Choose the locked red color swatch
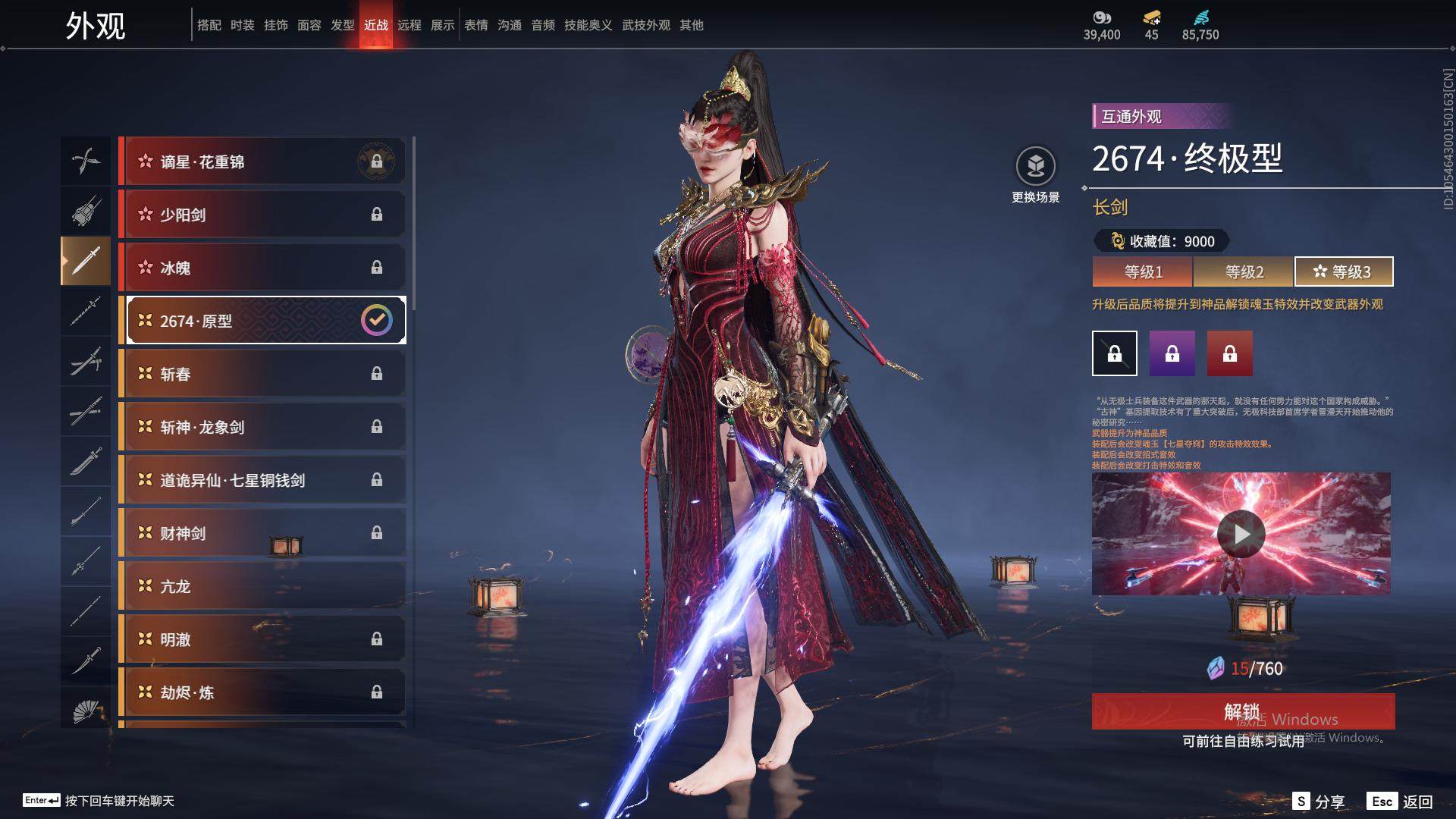Image resolution: width=1456 pixels, height=819 pixels. point(1229,353)
